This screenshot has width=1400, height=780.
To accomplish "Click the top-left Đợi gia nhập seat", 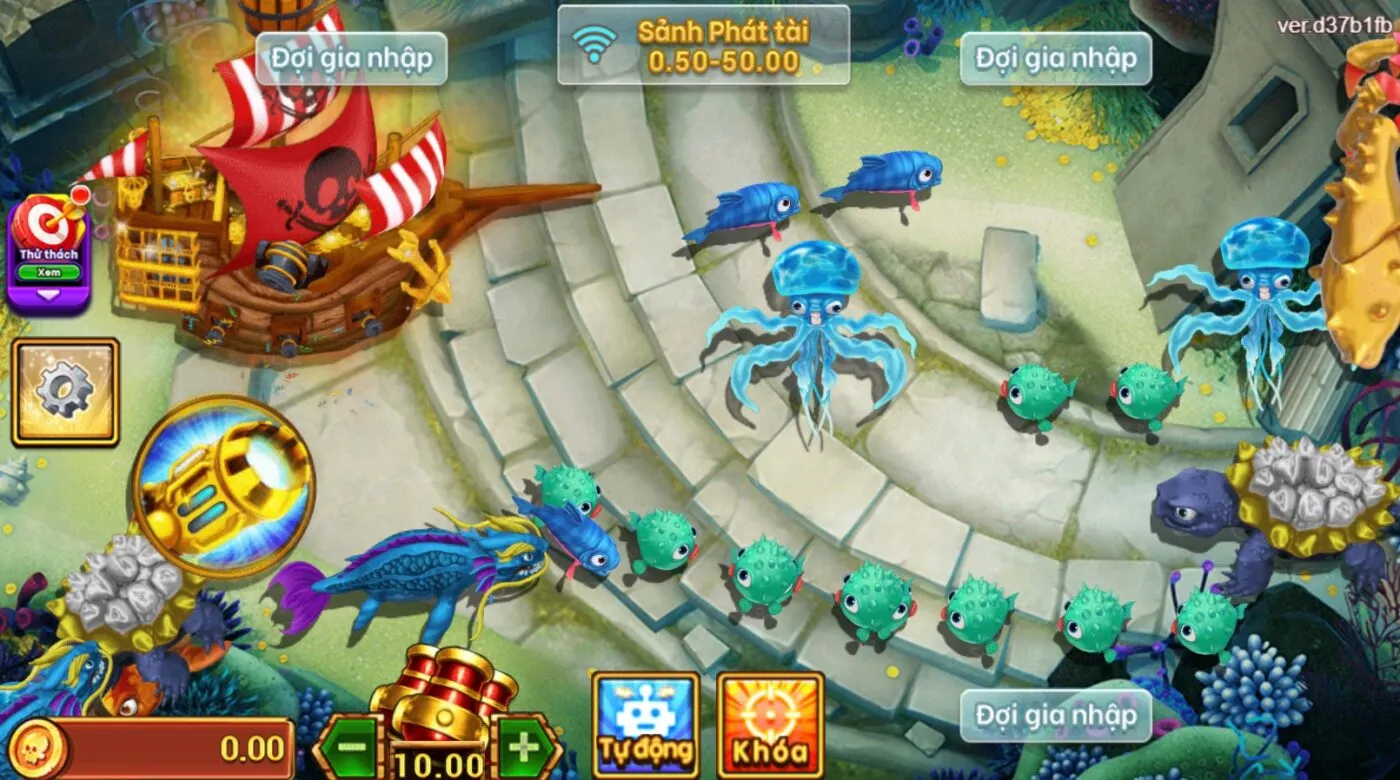I will pyautogui.click(x=350, y=58).
